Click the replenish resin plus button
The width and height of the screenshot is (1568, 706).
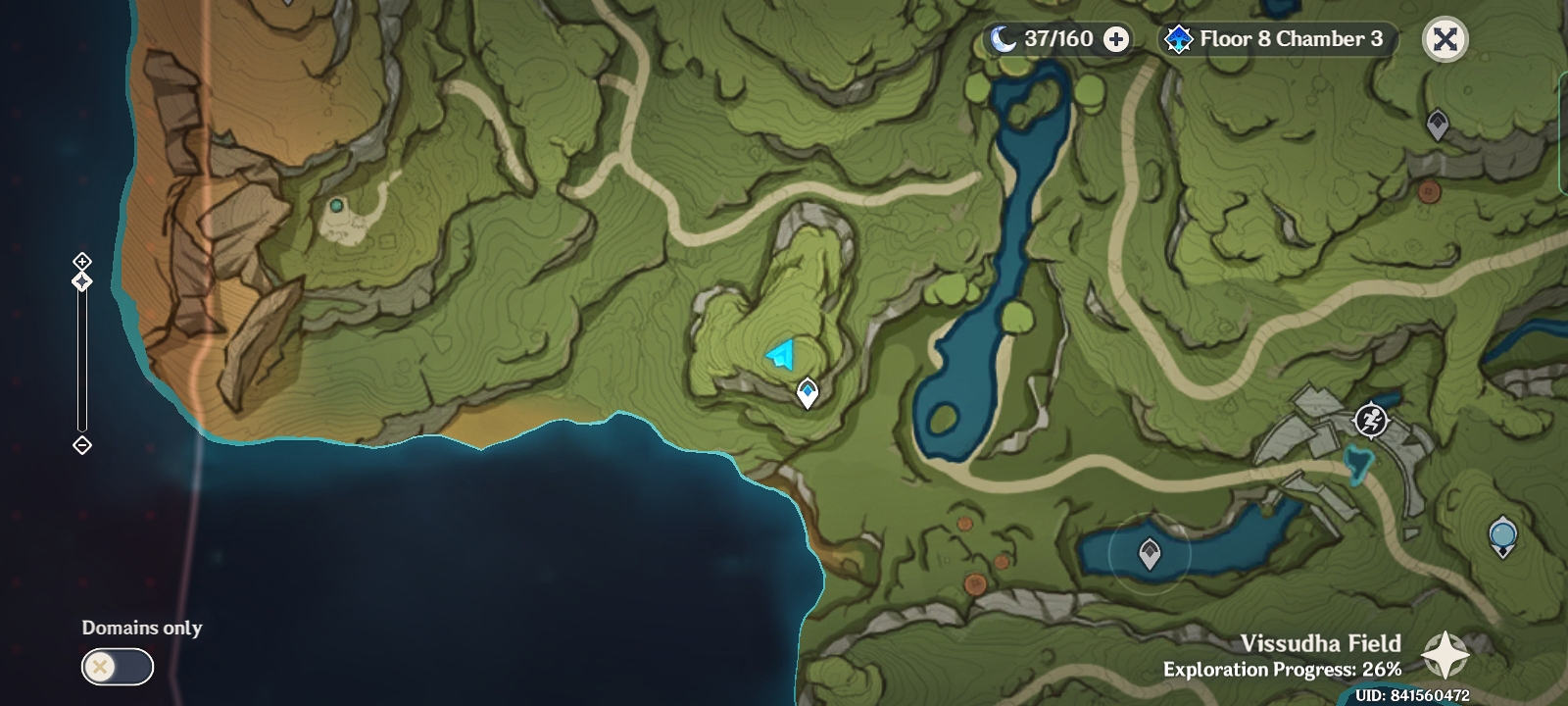pos(1113,40)
